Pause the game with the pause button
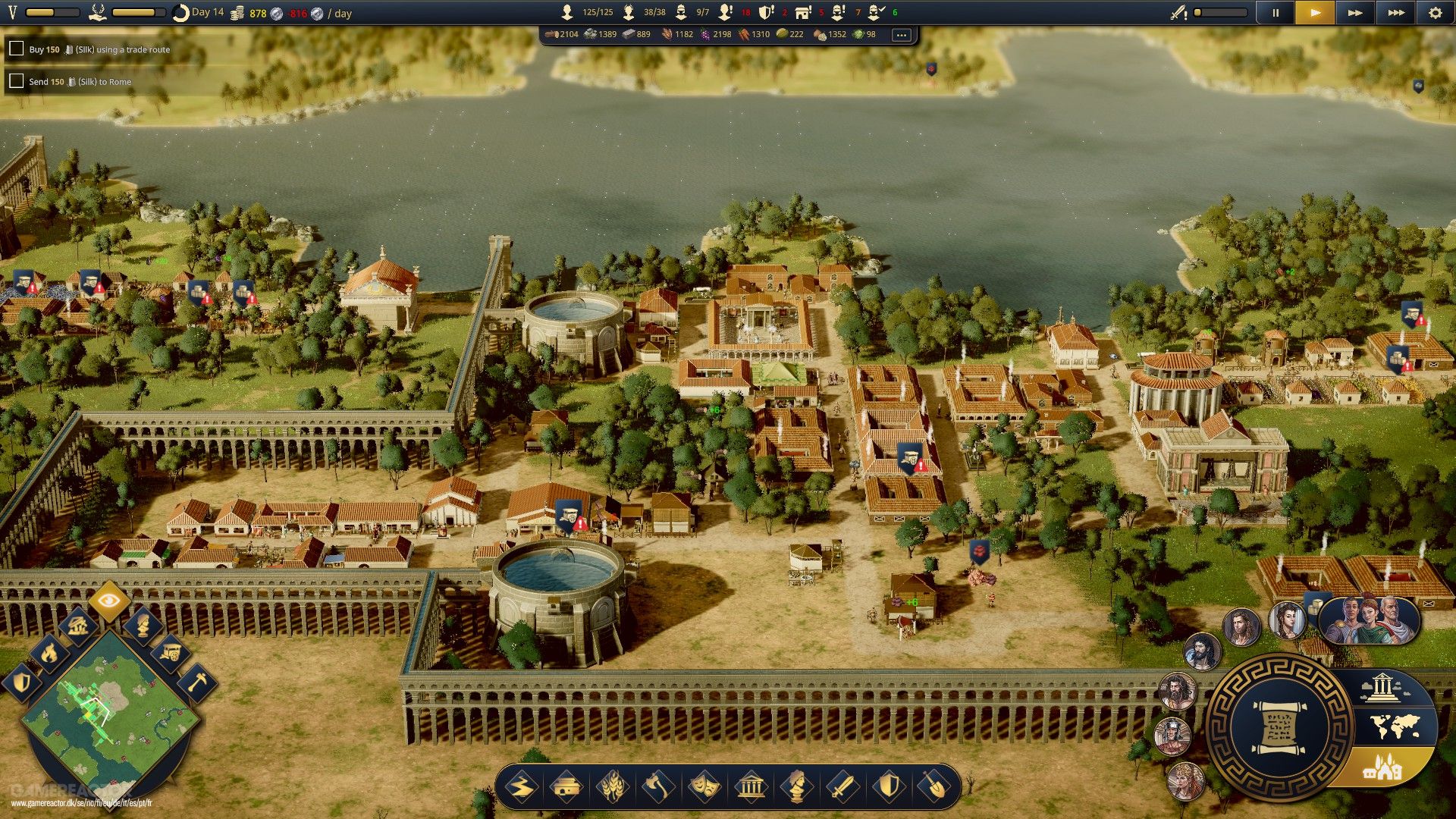Image resolution: width=1456 pixels, height=819 pixels. point(1276,13)
